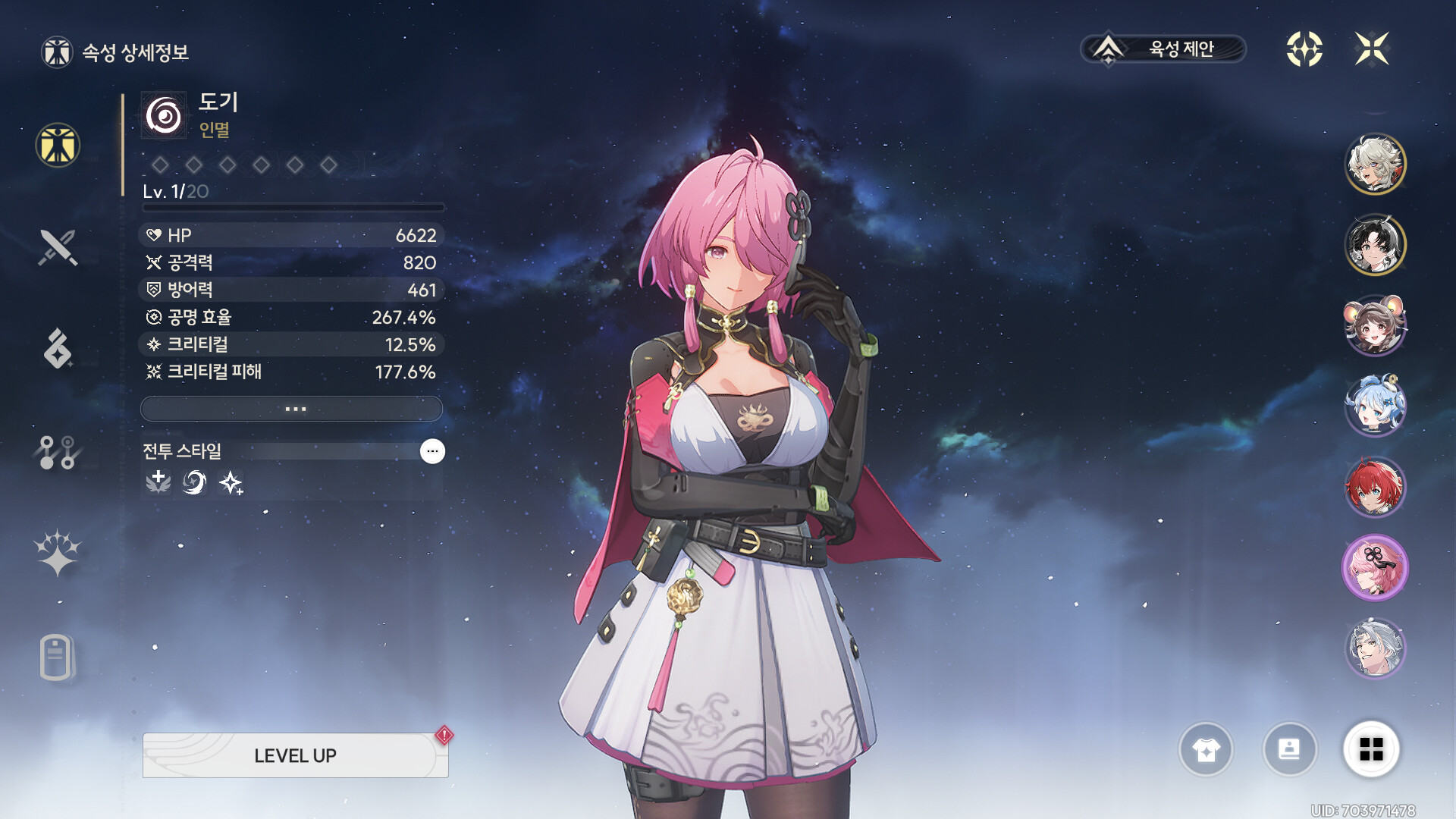Open the character profile file tab
This screenshot has height=819, width=1456.
[x=58, y=657]
